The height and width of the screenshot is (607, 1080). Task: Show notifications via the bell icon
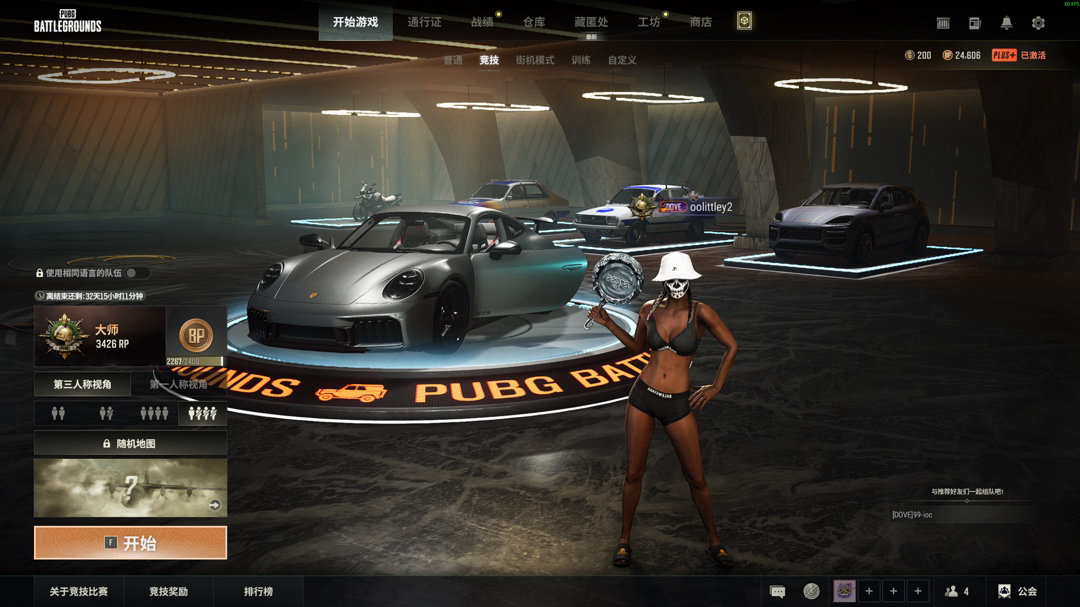click(1006, 23)
